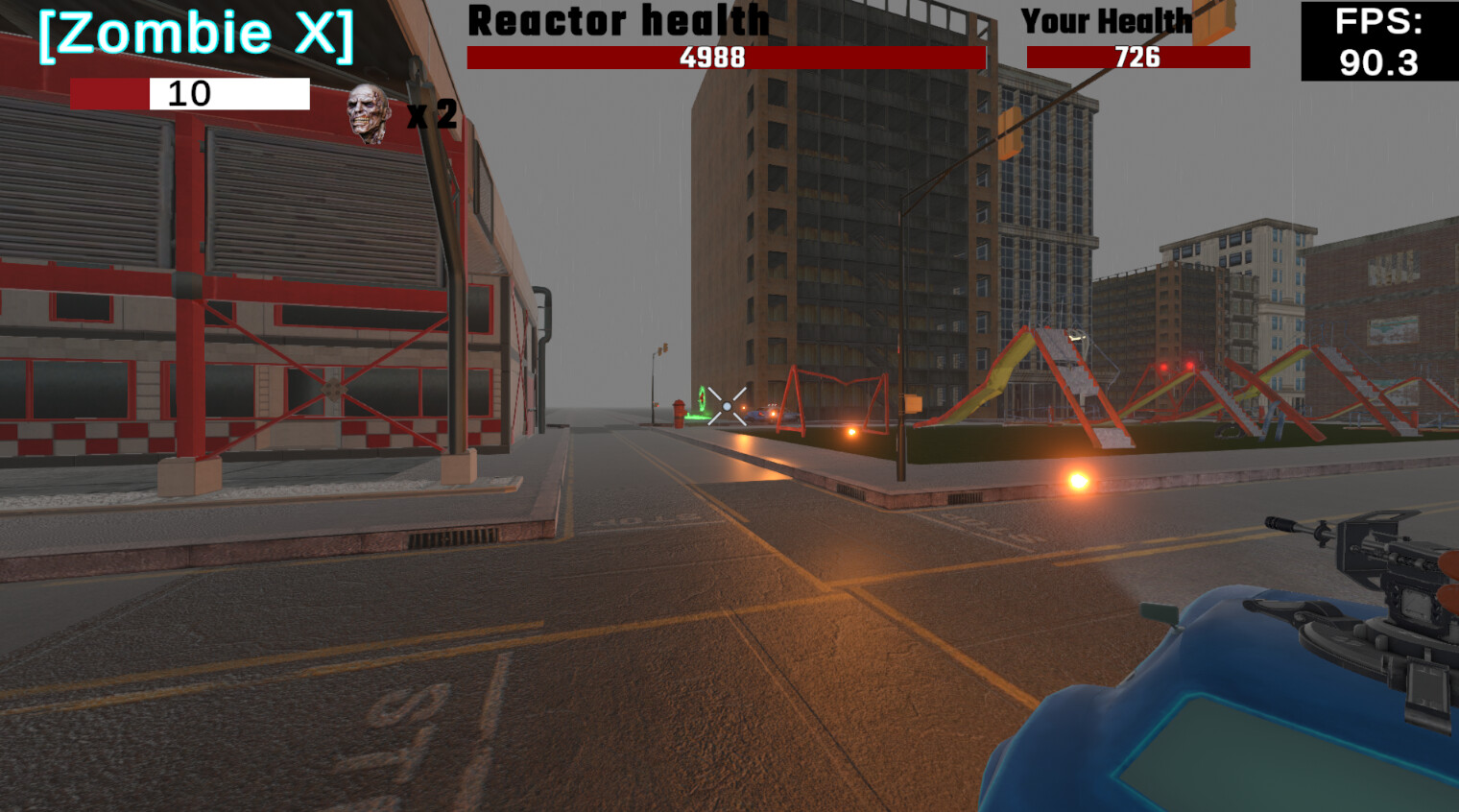Click the Reactor health heading
1459x812 pixels.
tap(617, 21)
